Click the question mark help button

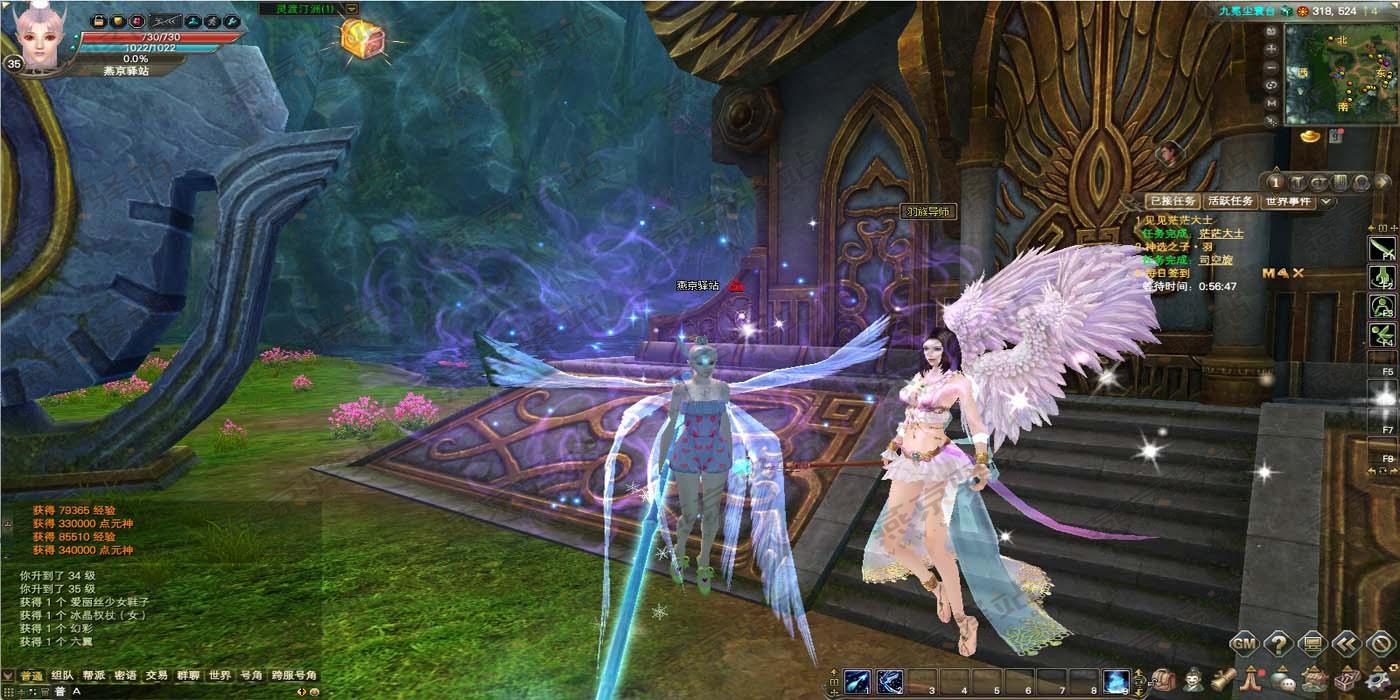[1278, 643]
